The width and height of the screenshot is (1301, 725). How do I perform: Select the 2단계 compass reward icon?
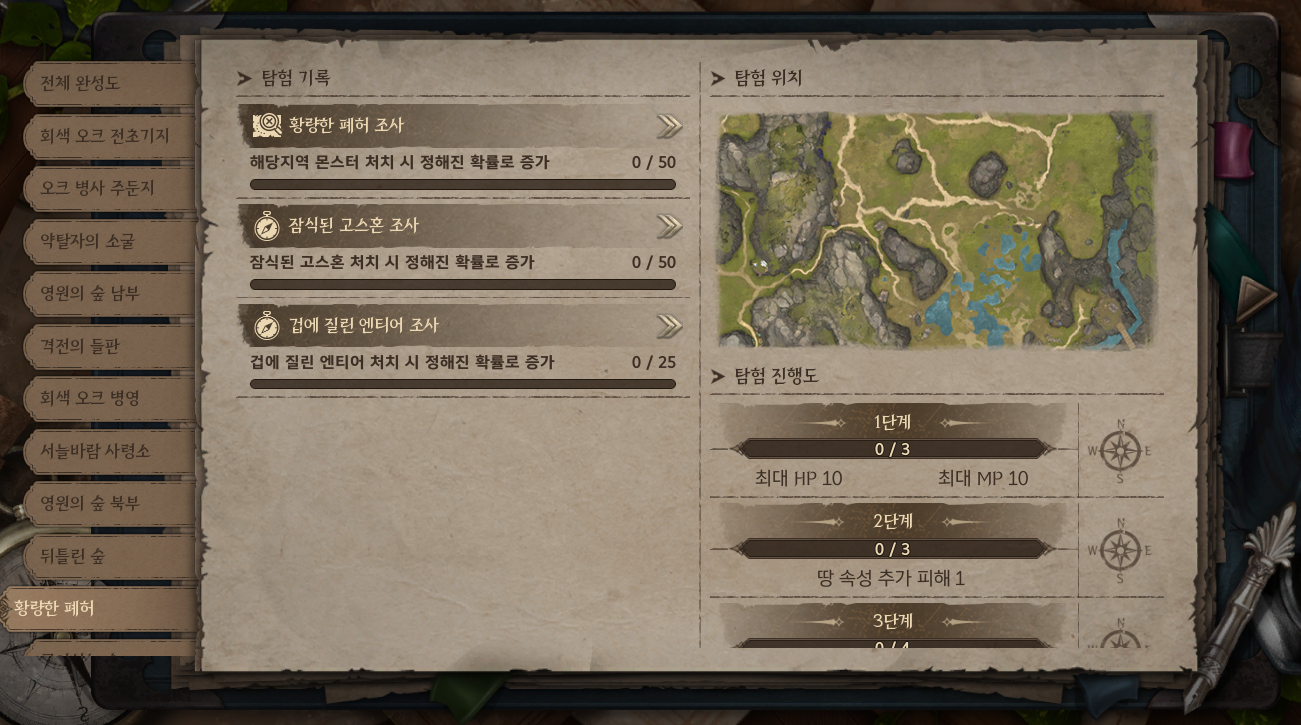(1120, 550)
